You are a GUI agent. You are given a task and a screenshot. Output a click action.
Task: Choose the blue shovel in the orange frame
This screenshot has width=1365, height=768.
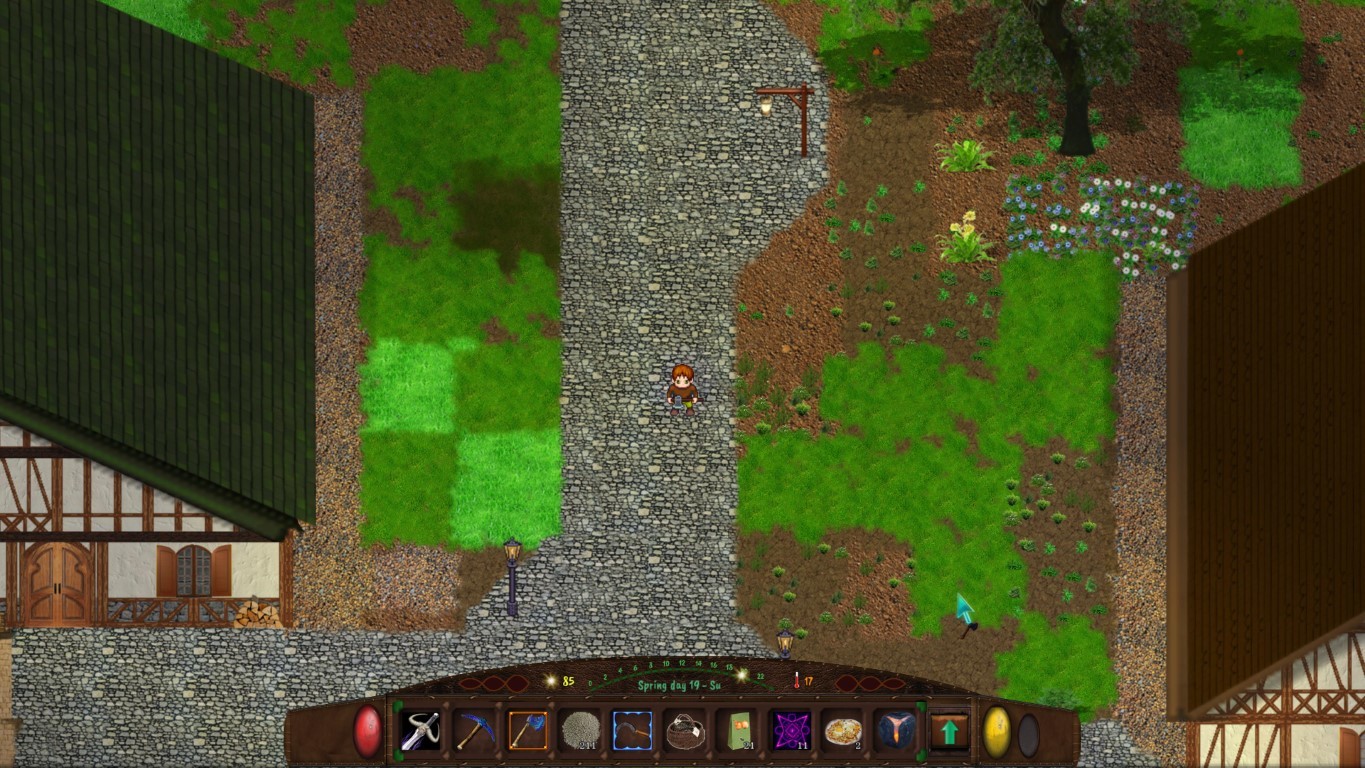click(x=527, y=731)
